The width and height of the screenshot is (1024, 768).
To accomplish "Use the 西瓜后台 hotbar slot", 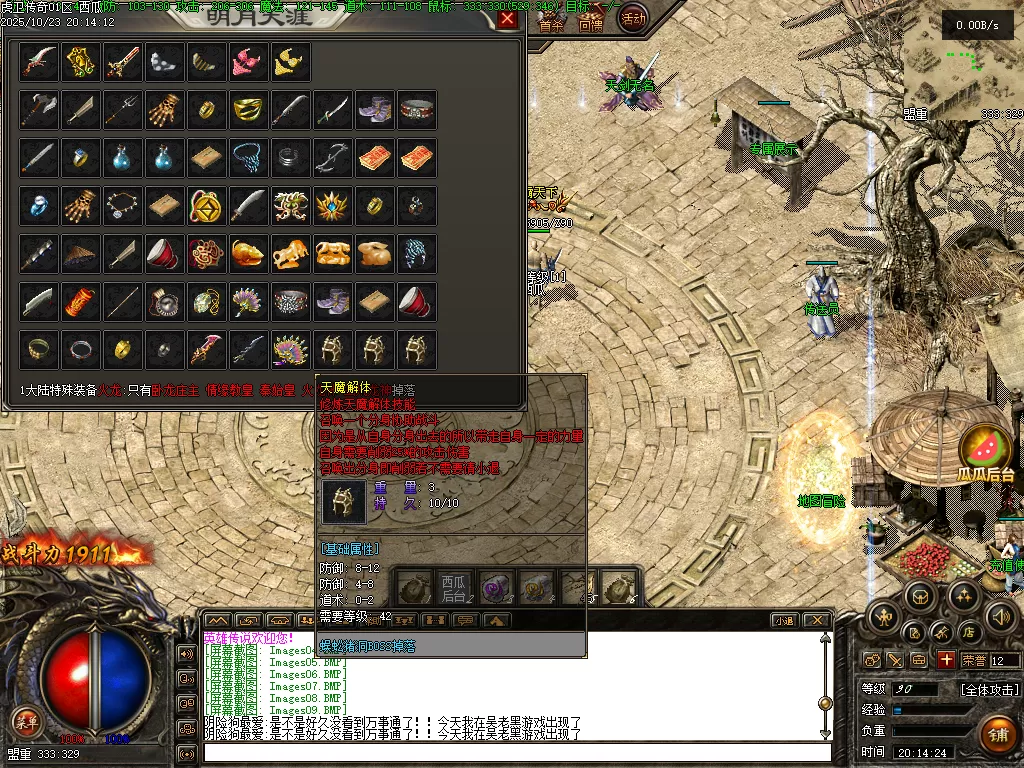I will [454, 588].
